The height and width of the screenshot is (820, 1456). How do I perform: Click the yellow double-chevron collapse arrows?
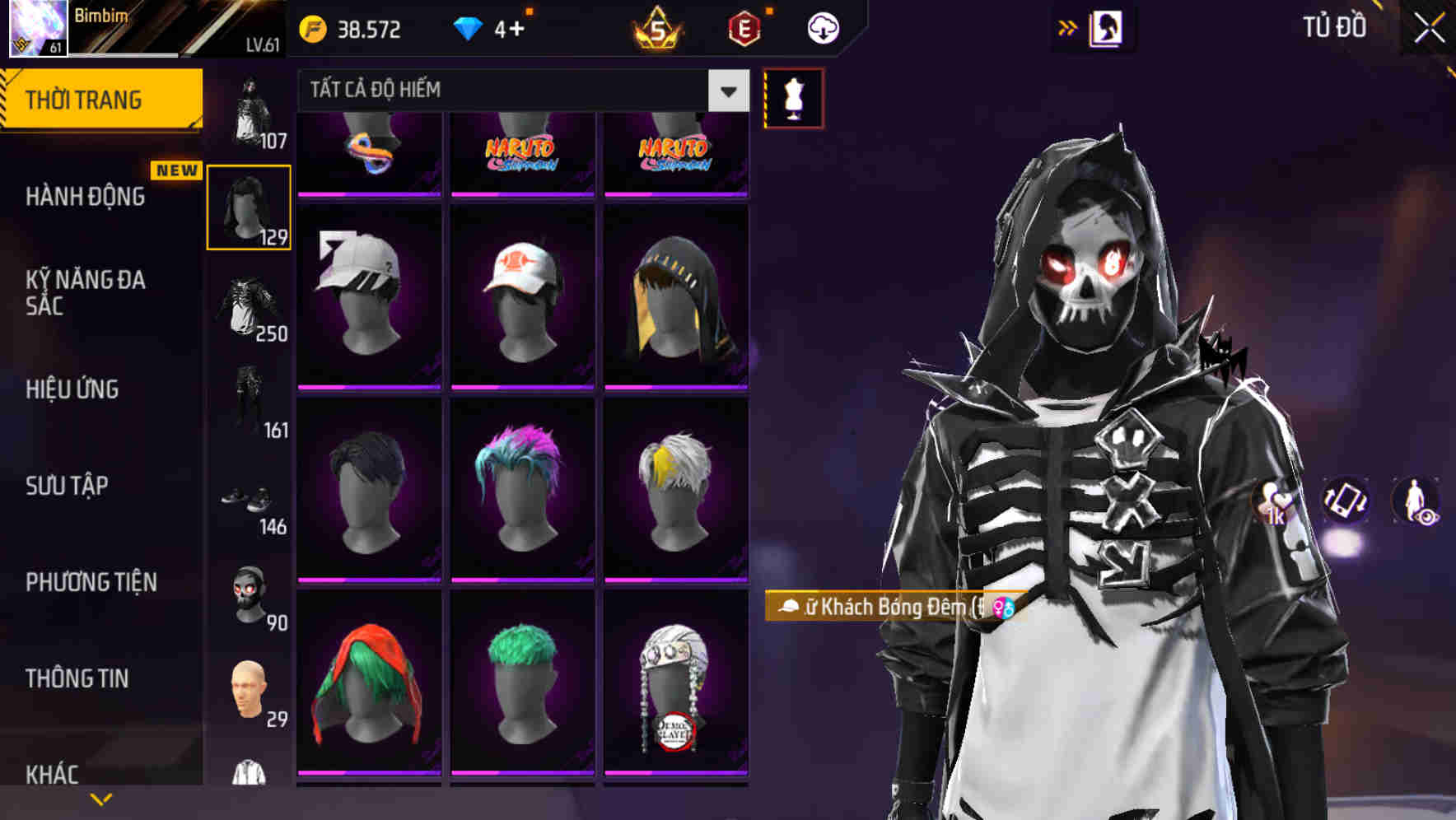1068,27
